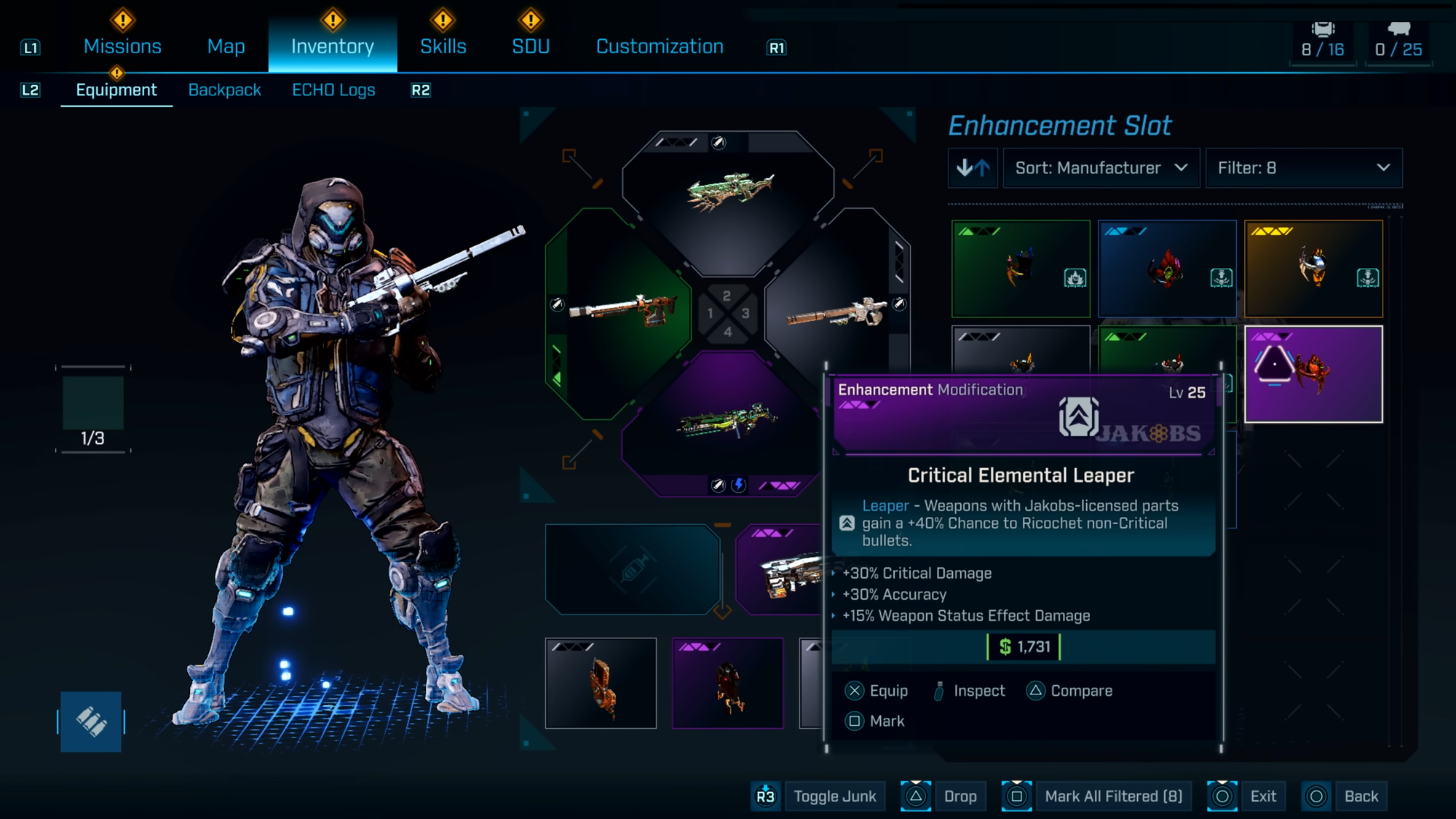Select the blue enhancement item tile
Viewport: 1456px width, 819px height.
(x=1167, y=269)
